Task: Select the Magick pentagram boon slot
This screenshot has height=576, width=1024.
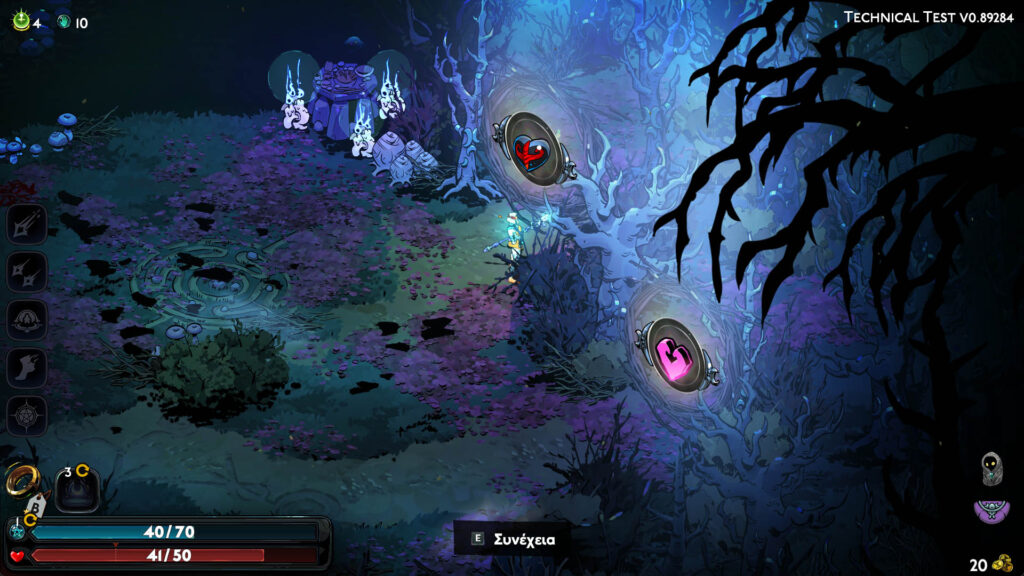Action: point(26,414)
